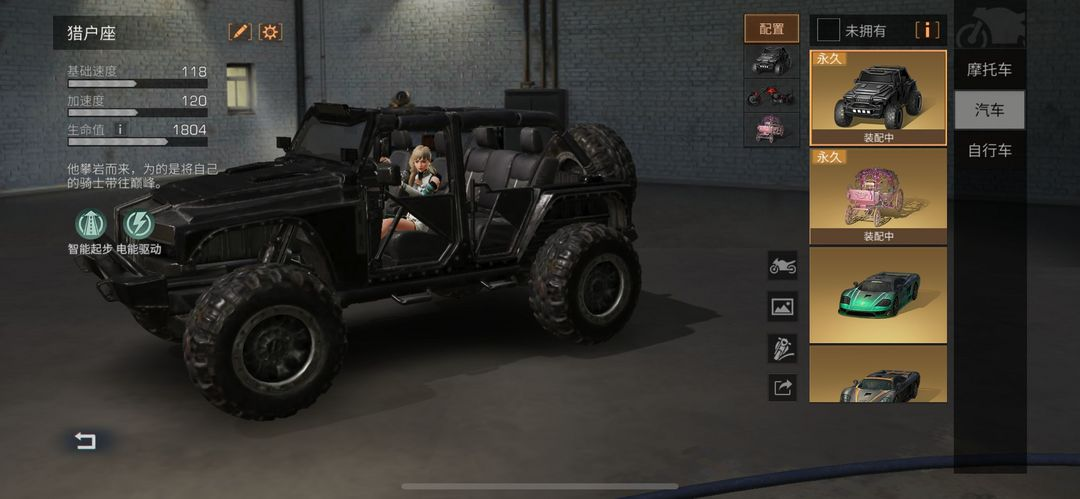
Task: Toggle the 未拥有 checkbox
Action: (x=828, y=30)
